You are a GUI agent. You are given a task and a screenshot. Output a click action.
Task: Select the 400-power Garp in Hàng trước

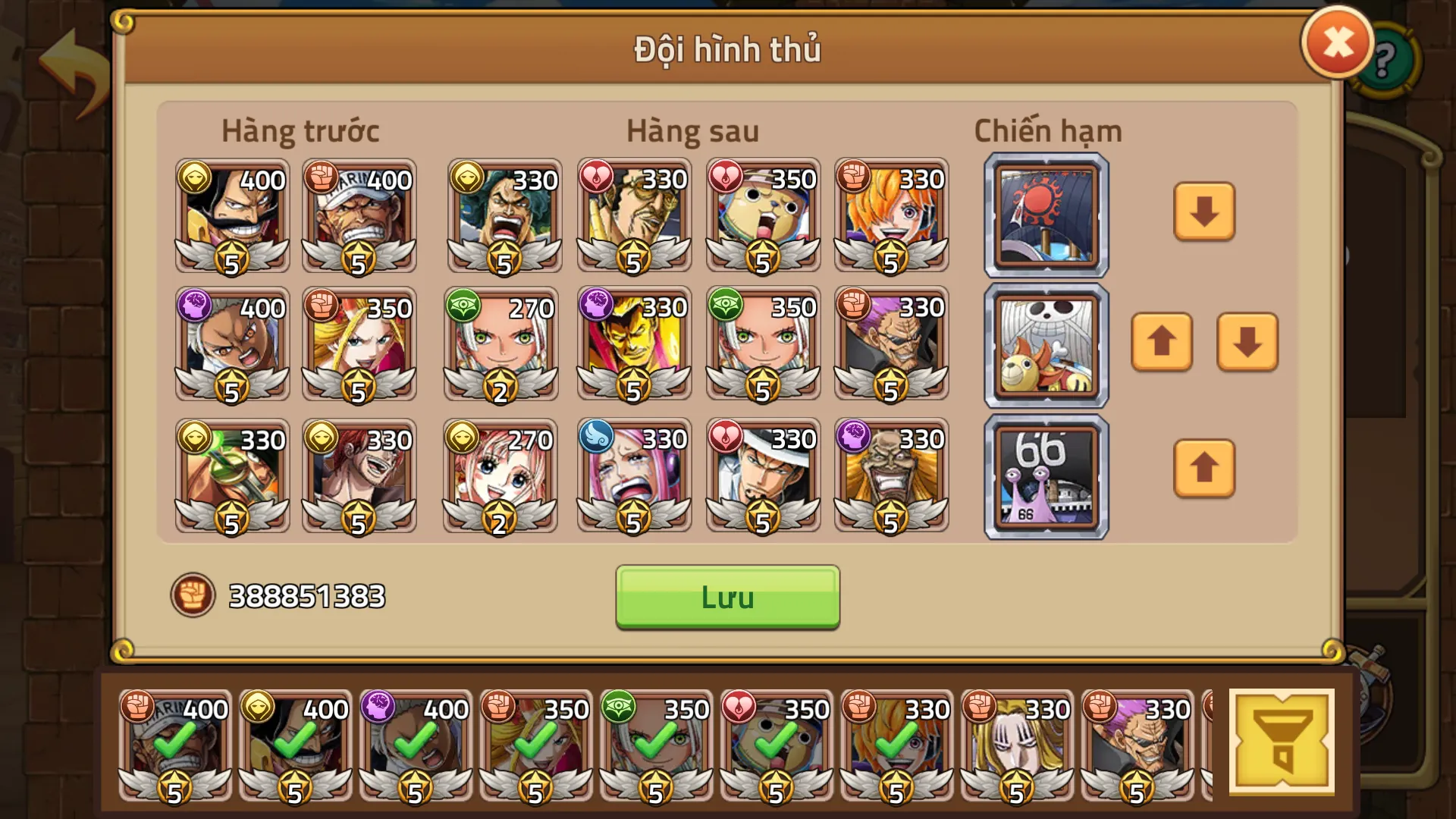coord(359,215)
